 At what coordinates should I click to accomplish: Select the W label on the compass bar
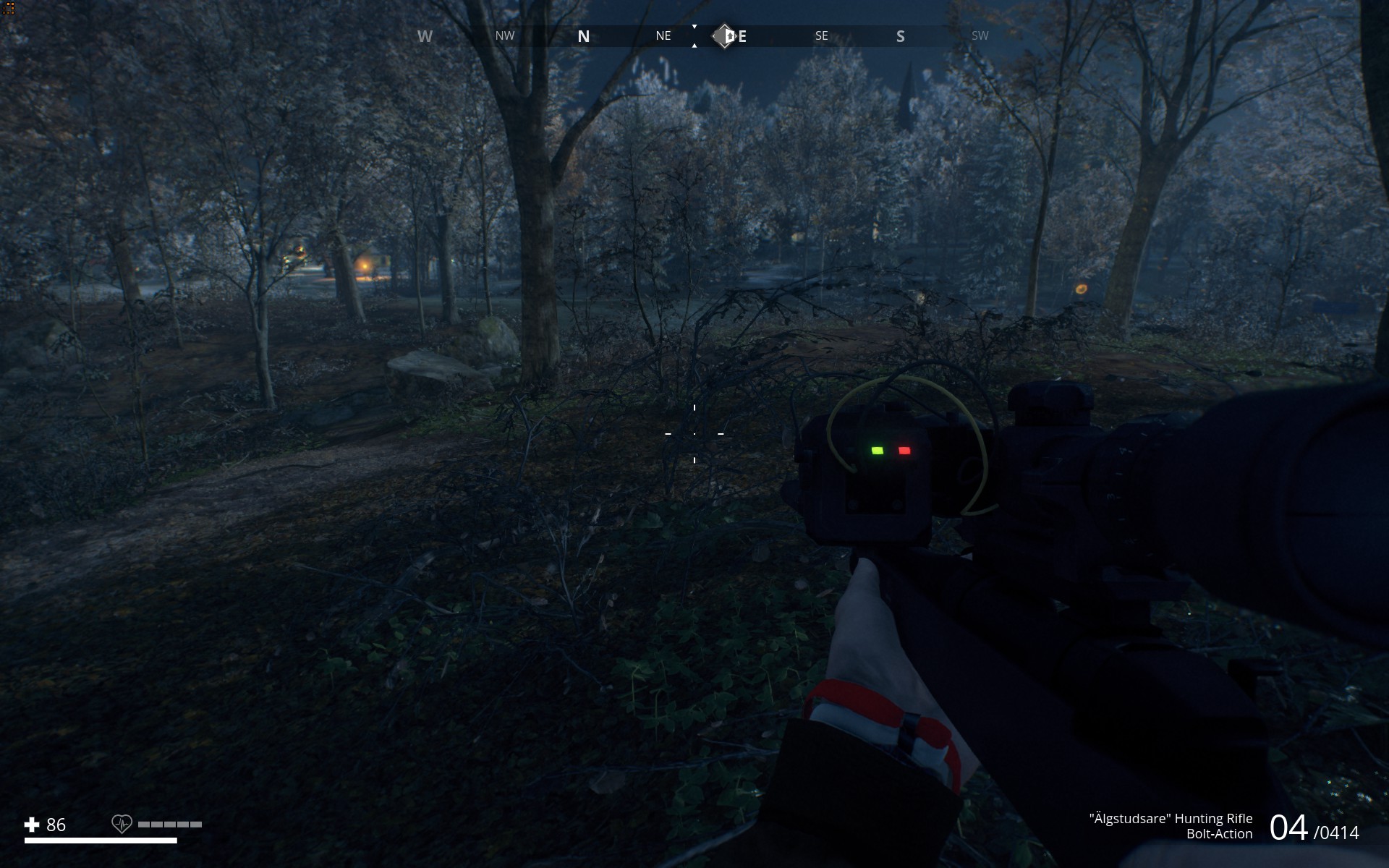[x=425, y=35]
